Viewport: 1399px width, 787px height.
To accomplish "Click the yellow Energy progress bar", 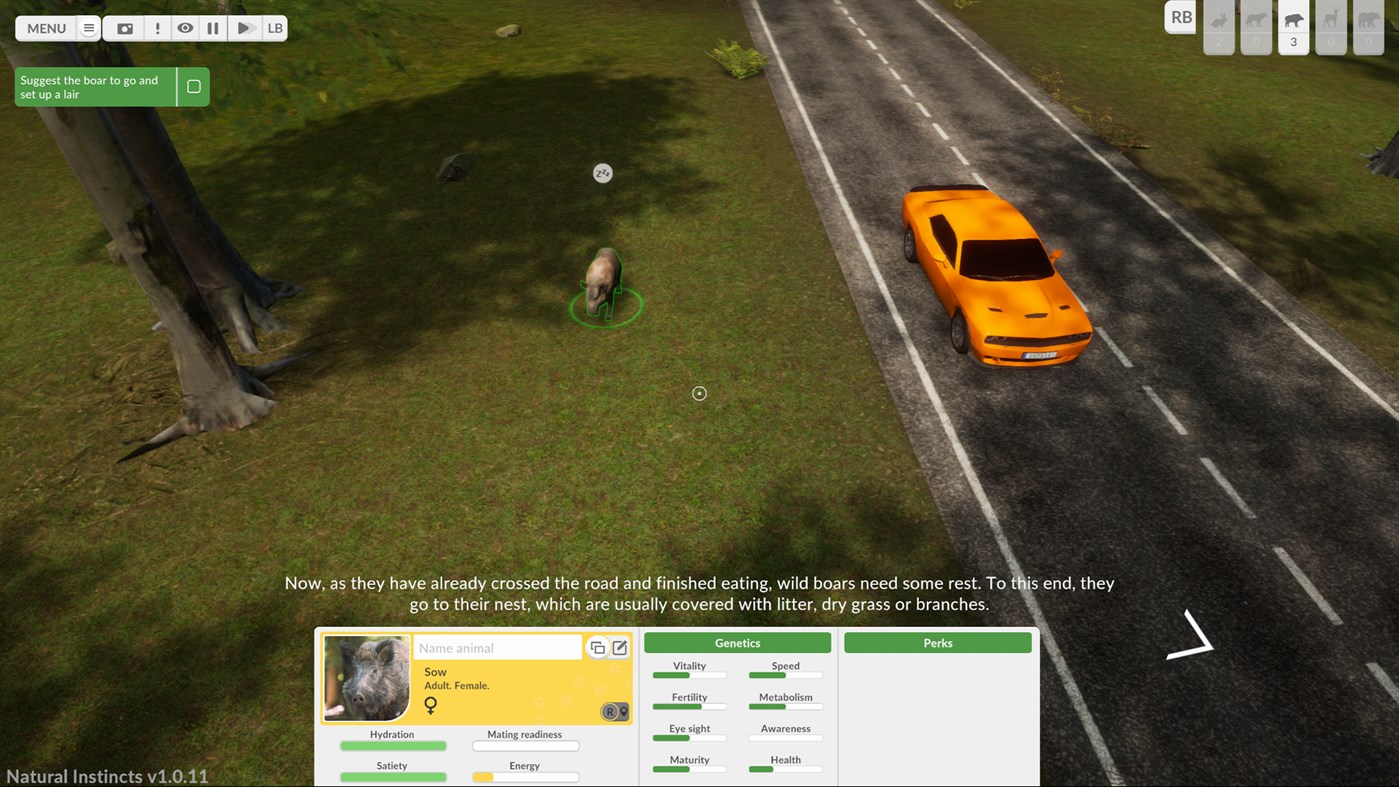I will (x=525, y=777).
